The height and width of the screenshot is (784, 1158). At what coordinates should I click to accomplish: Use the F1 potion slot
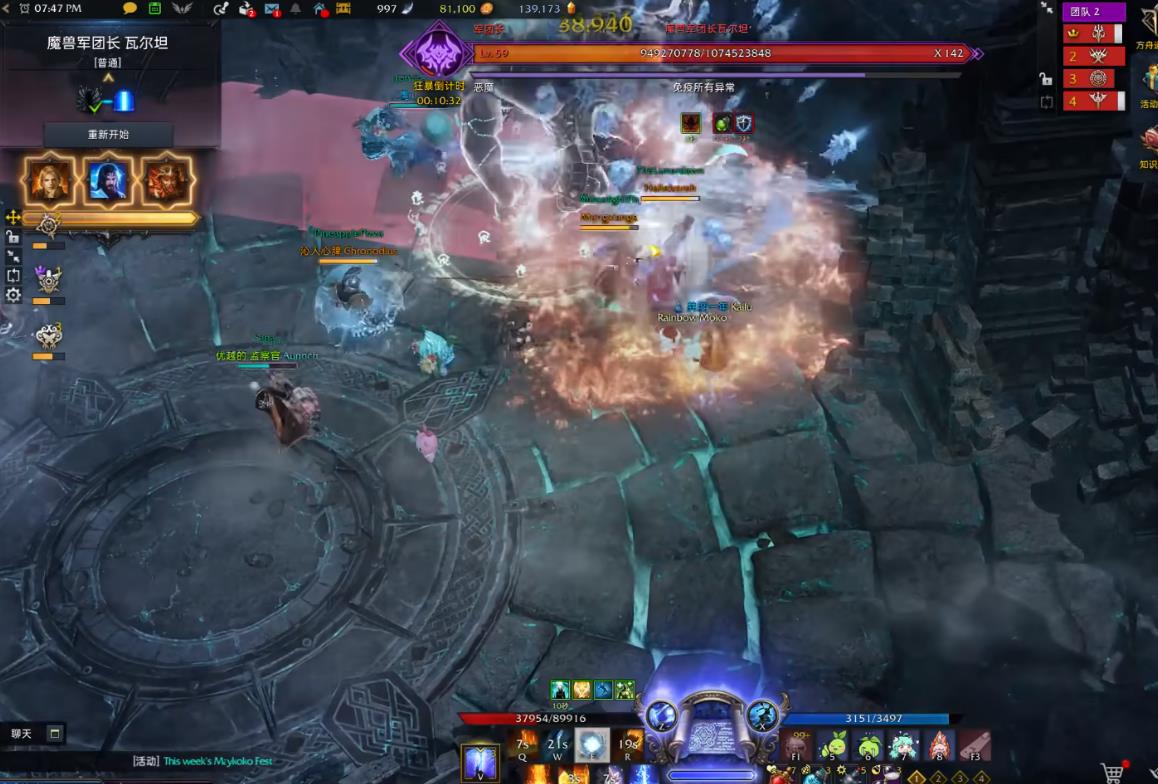797,745
